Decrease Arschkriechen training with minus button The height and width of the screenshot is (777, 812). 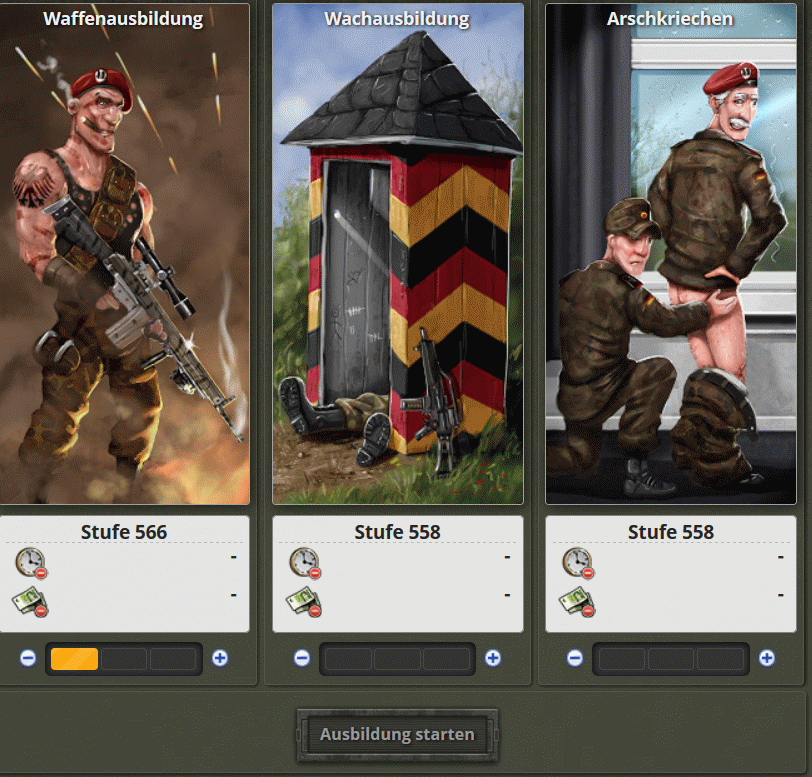coord(575,658)
